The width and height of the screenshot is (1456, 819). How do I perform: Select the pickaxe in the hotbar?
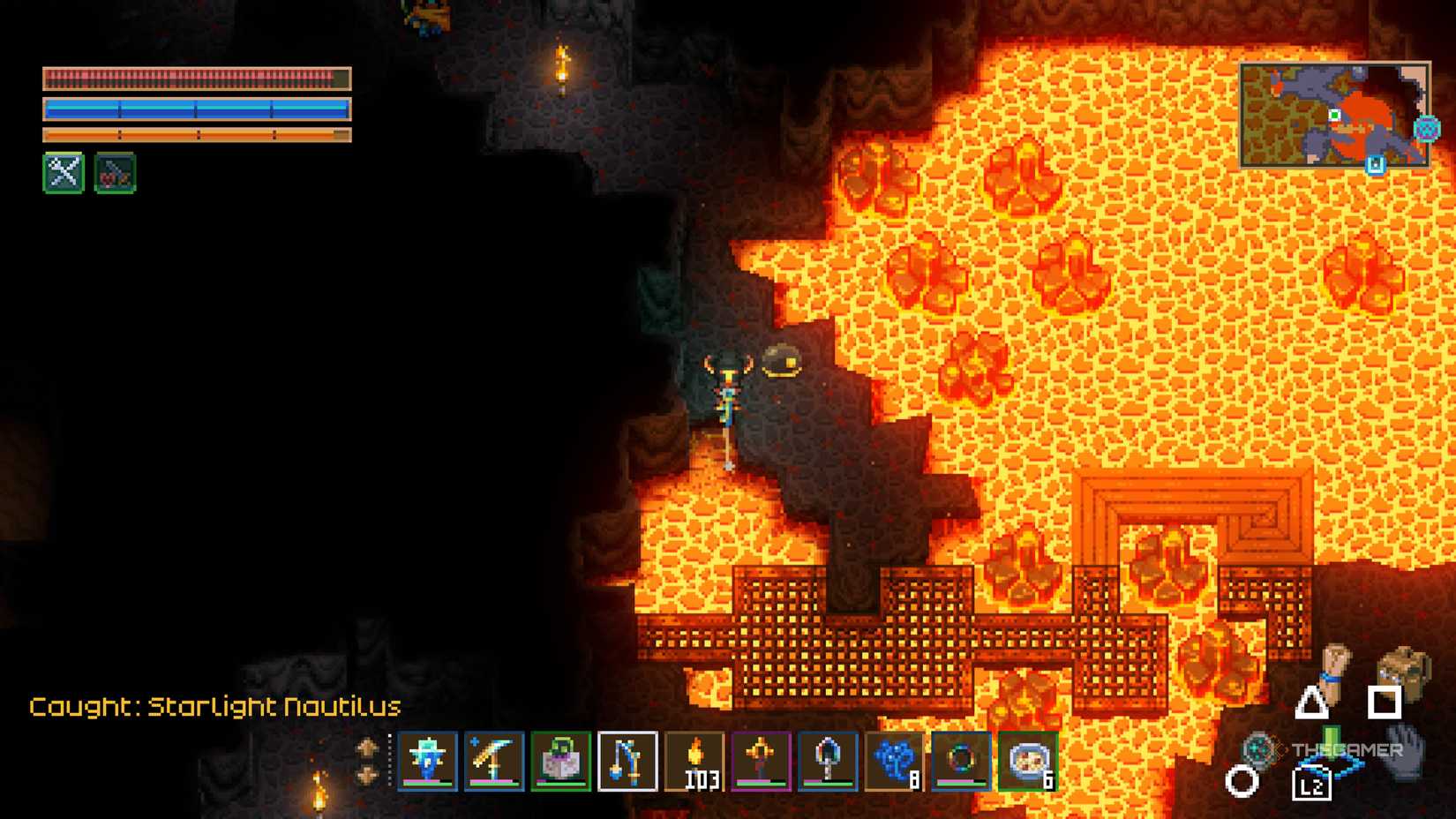(x=493, y=761)
